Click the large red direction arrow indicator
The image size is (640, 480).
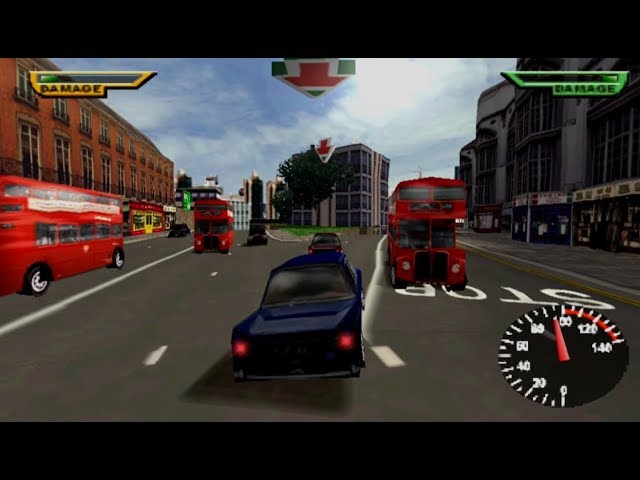(313, 75)
